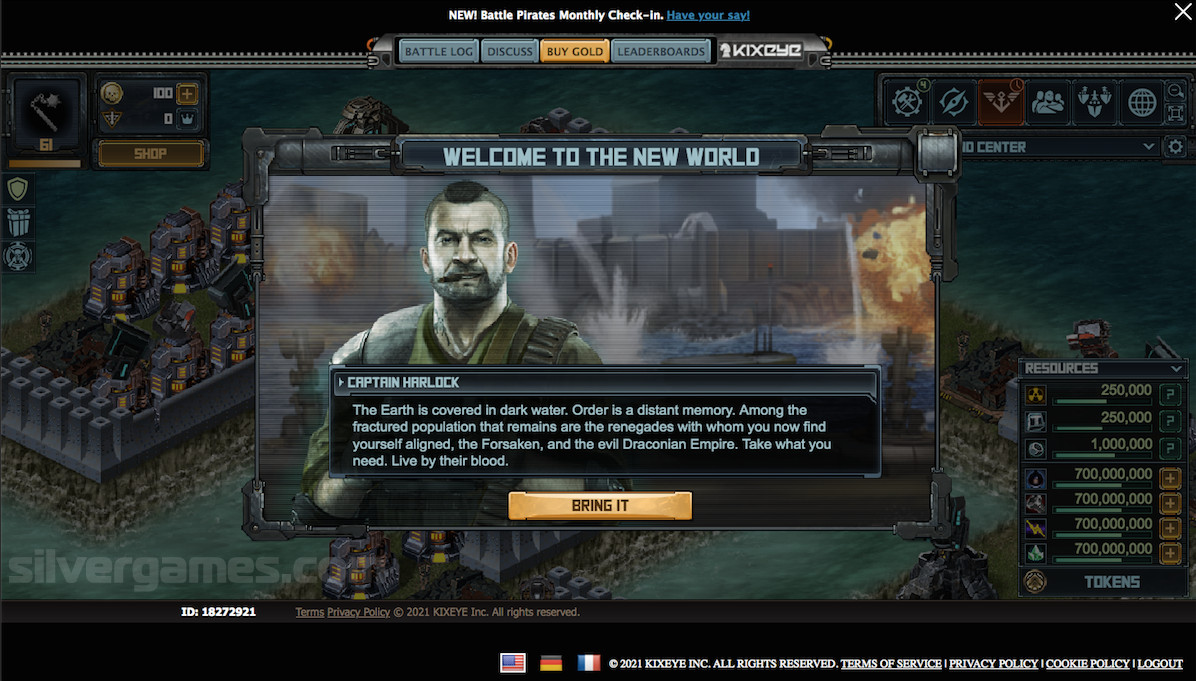Image resolution: width=1196 pixels, height=681 pixels.
Task: Open the Tokens button
Action: 1111,582
